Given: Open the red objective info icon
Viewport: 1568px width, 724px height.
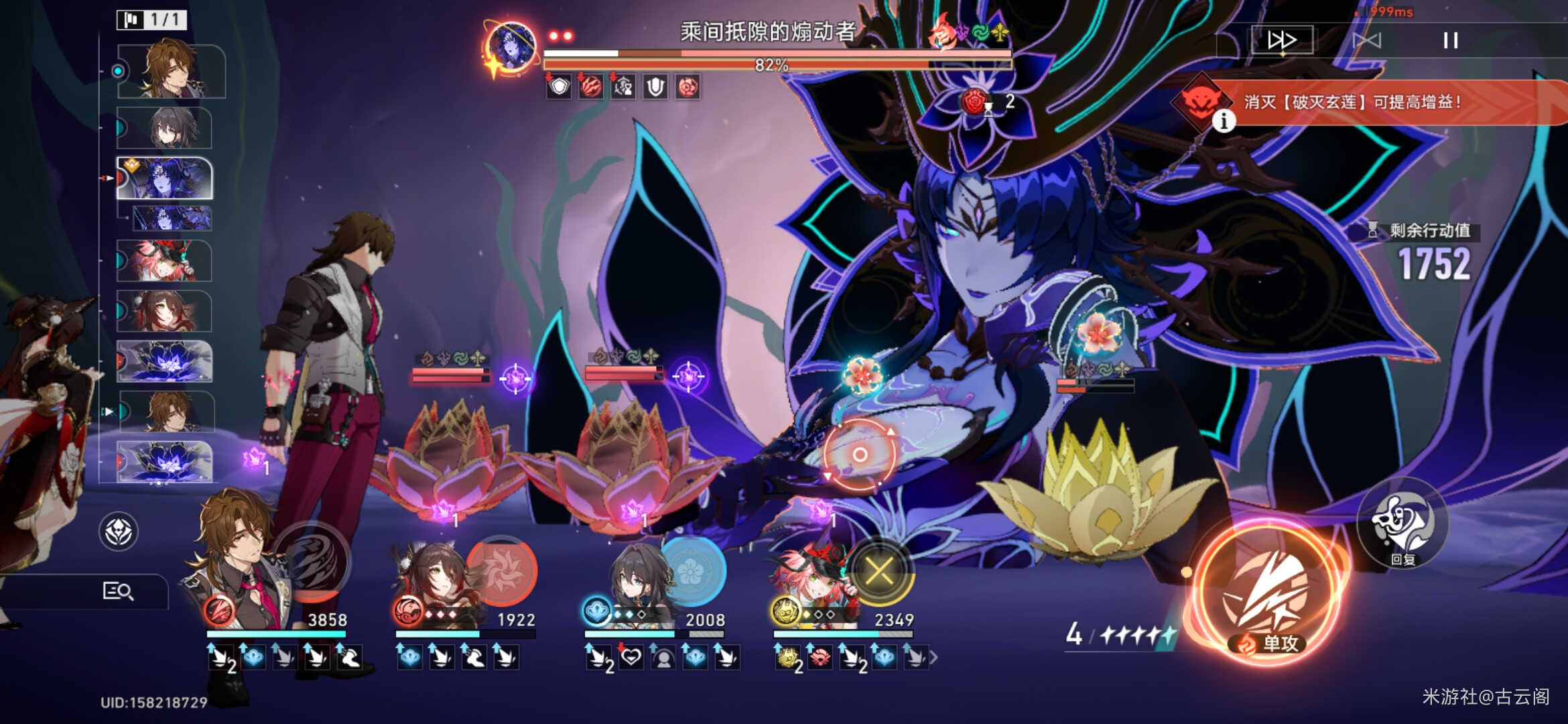Looking at the screenshot, I should [1224, 121].
